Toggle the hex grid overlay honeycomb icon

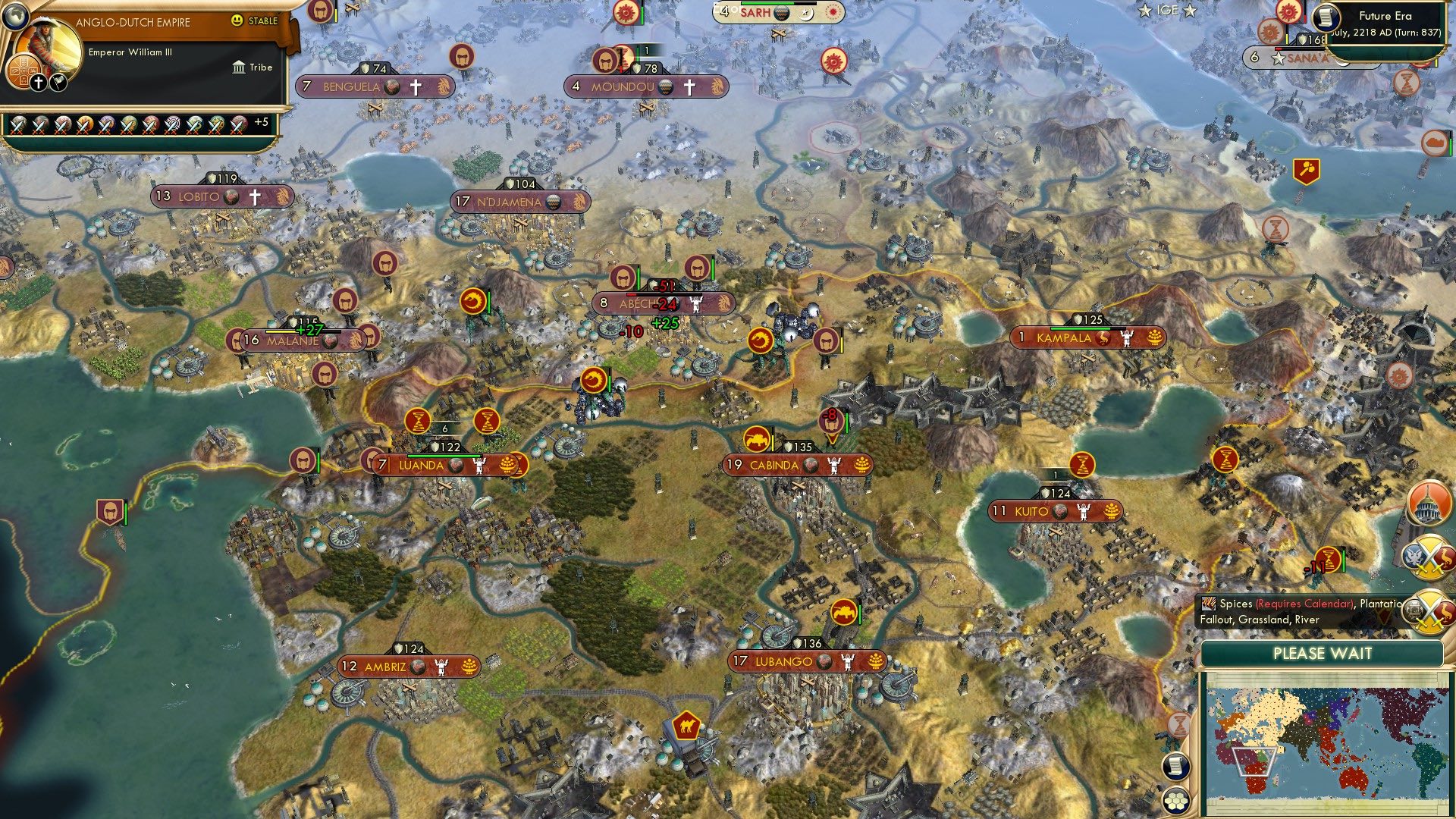tap(1175, 802)
